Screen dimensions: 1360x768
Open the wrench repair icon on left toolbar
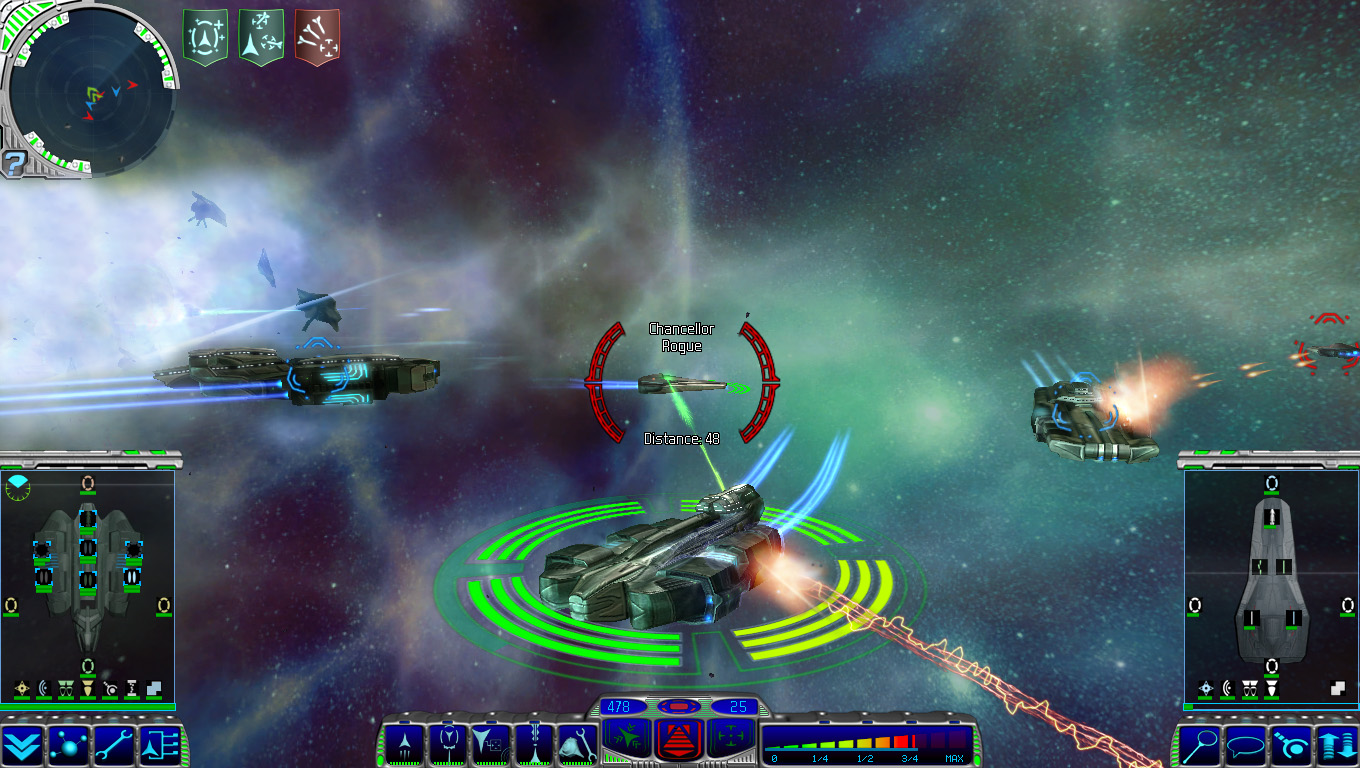coord(113,746)
